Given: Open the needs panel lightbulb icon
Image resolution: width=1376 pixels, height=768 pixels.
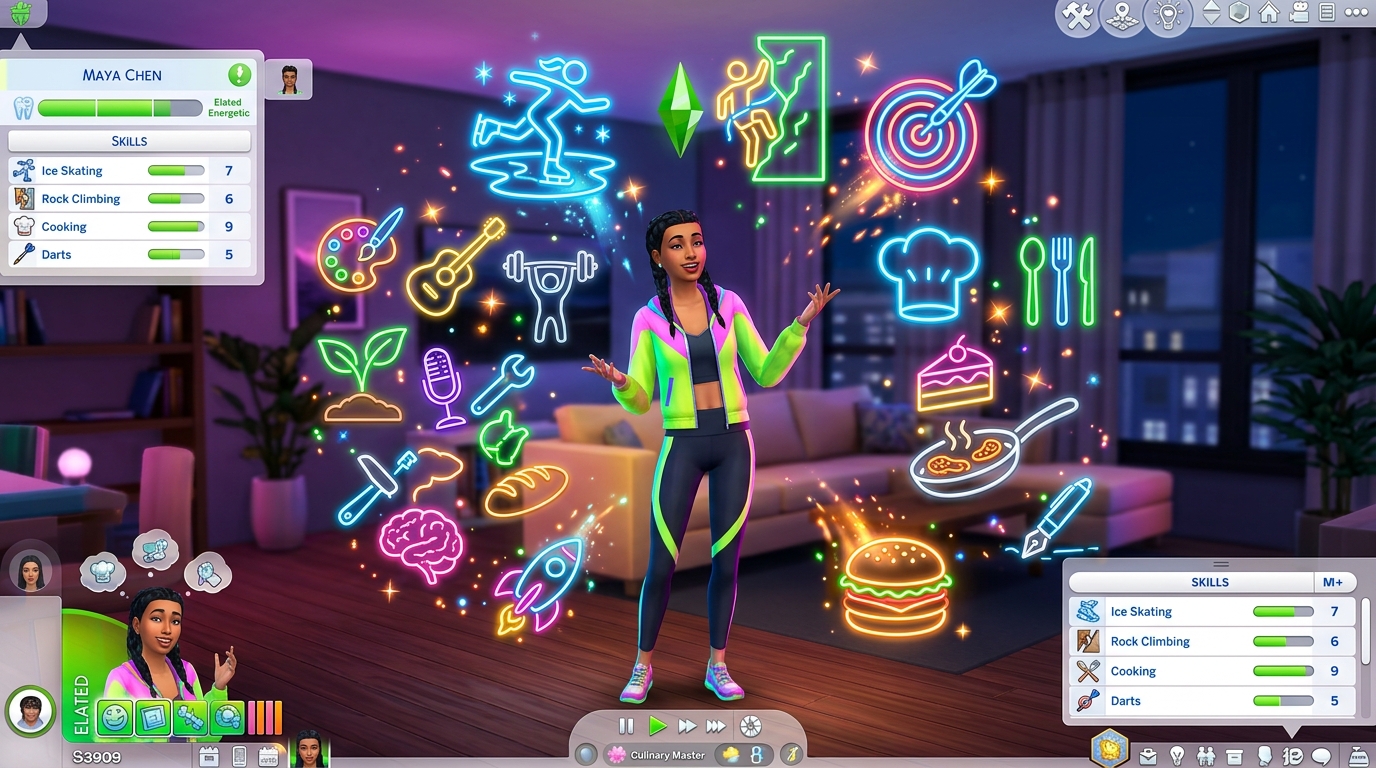Looking at the screenshot, I should (1176, 755).
